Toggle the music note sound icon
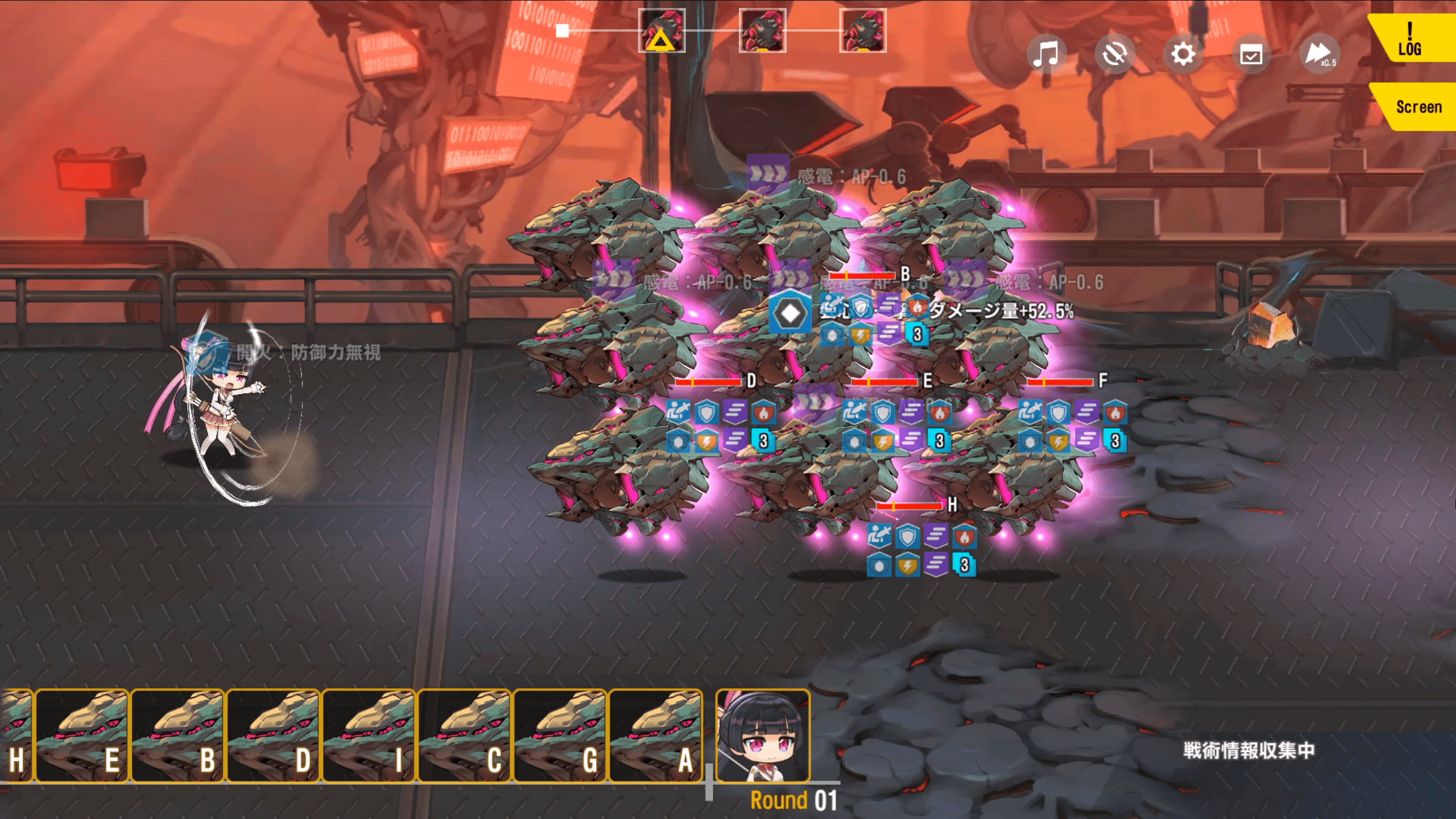Viewport: 1456px width, 819px height. [1046, 55]
